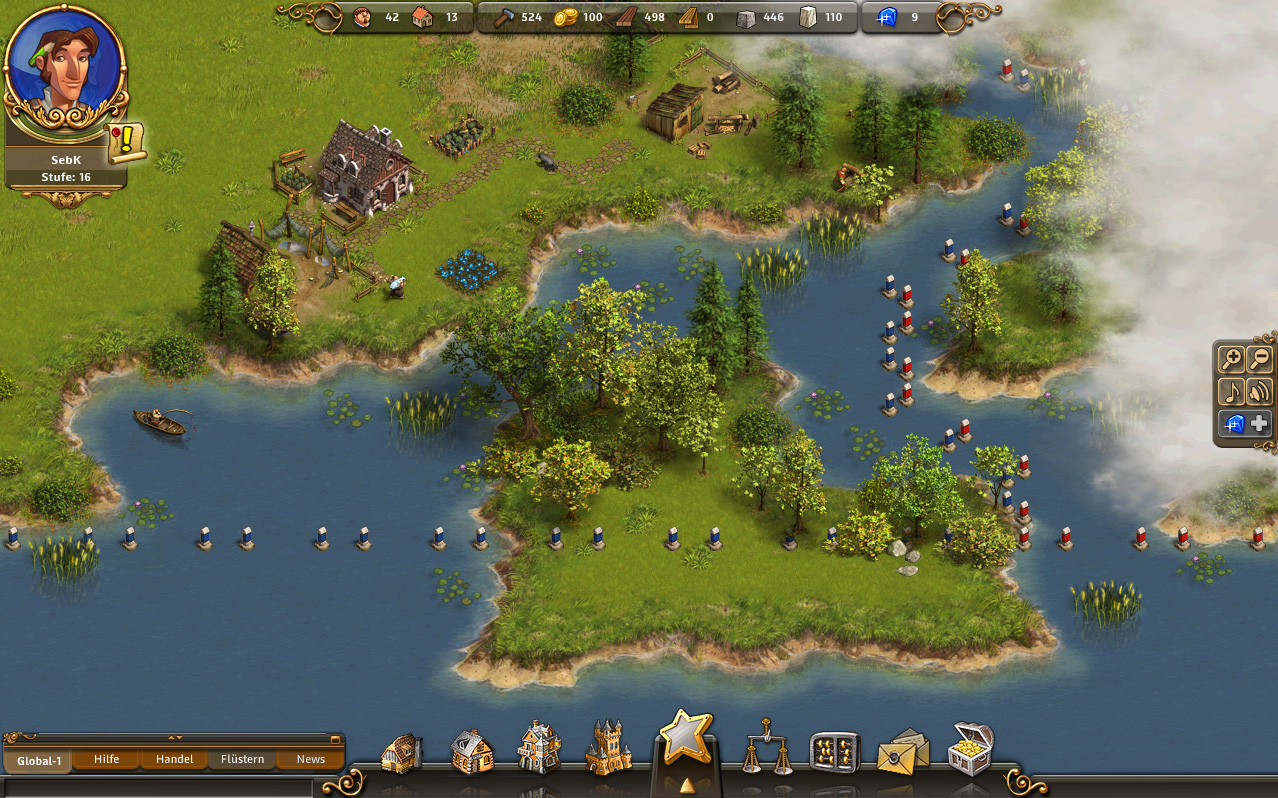Open the abacus economy overview

tap(835, 752)
